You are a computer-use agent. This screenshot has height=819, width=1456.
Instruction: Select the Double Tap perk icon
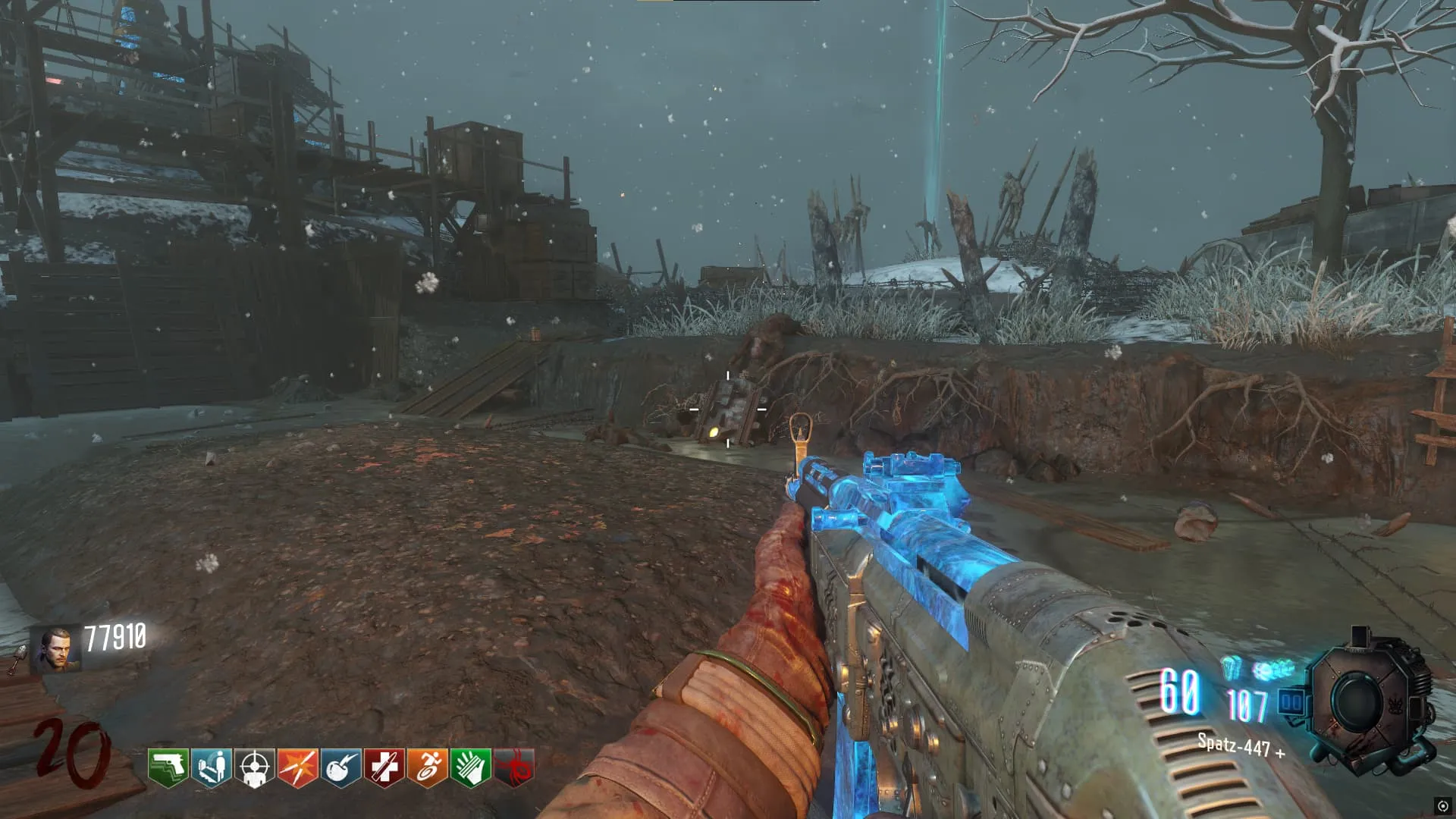click(297, 767)
